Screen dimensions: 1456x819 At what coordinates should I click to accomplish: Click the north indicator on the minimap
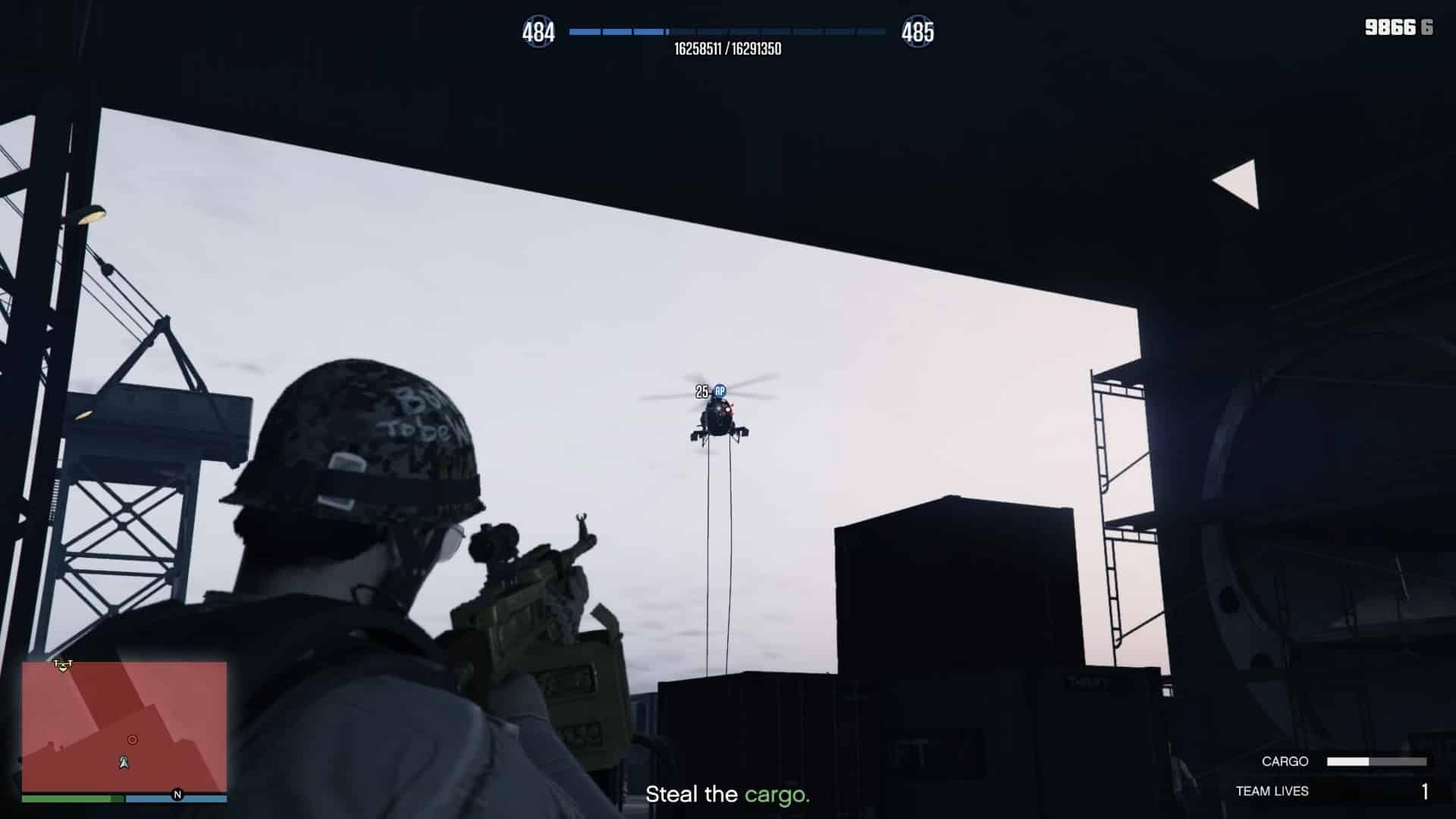(x=177, y=793)
